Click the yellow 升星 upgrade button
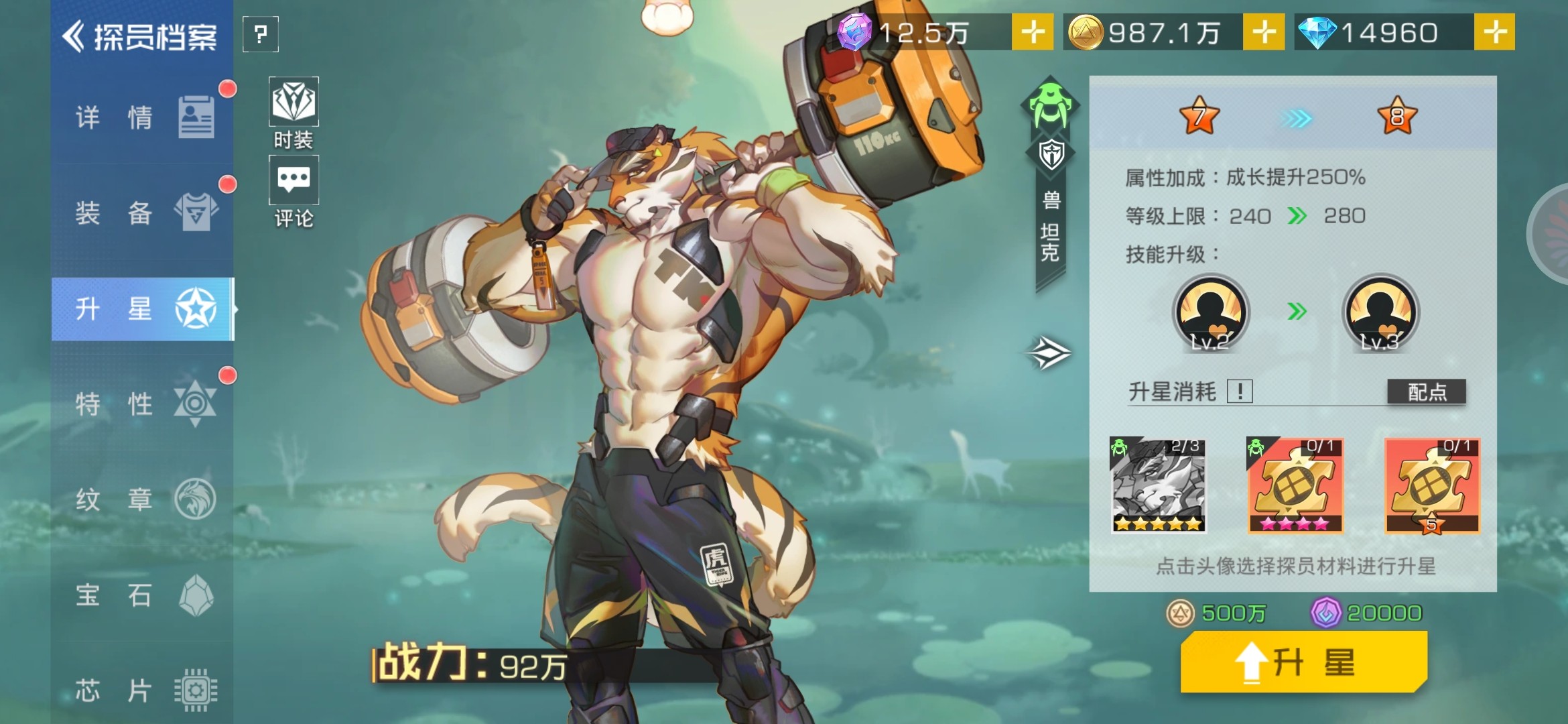This screenshot has height=724, width=1568. pos(1303,662)
